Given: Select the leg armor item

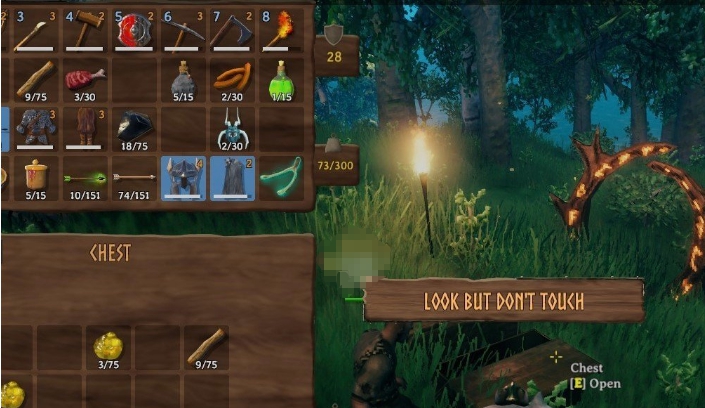Looking at the screenshot, I should click(x=86, y=127).
